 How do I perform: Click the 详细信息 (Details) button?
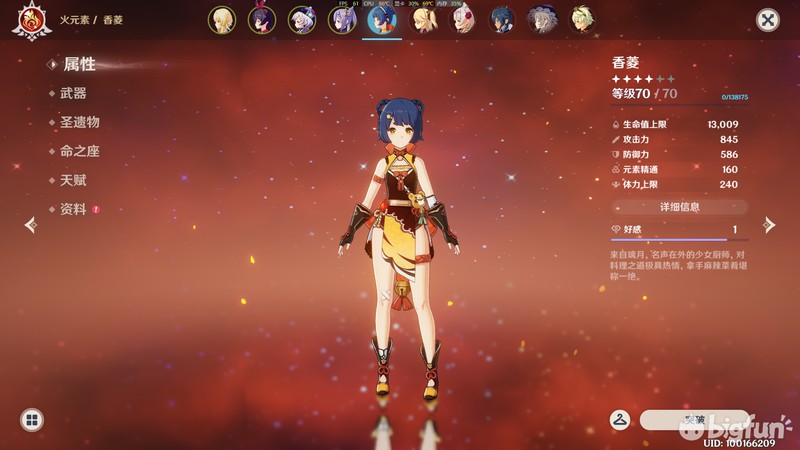tap(679, 207)
